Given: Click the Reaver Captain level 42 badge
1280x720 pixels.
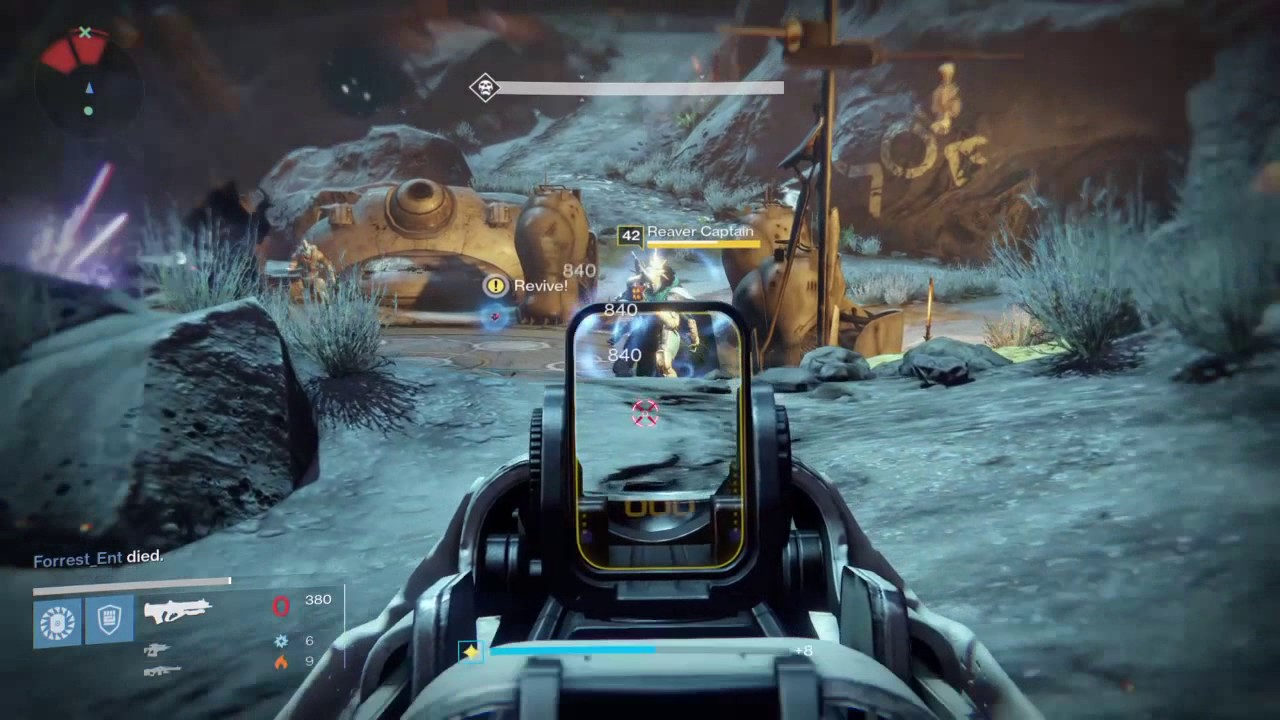Looking at the screenshot, I should click(x=630, y=236).
